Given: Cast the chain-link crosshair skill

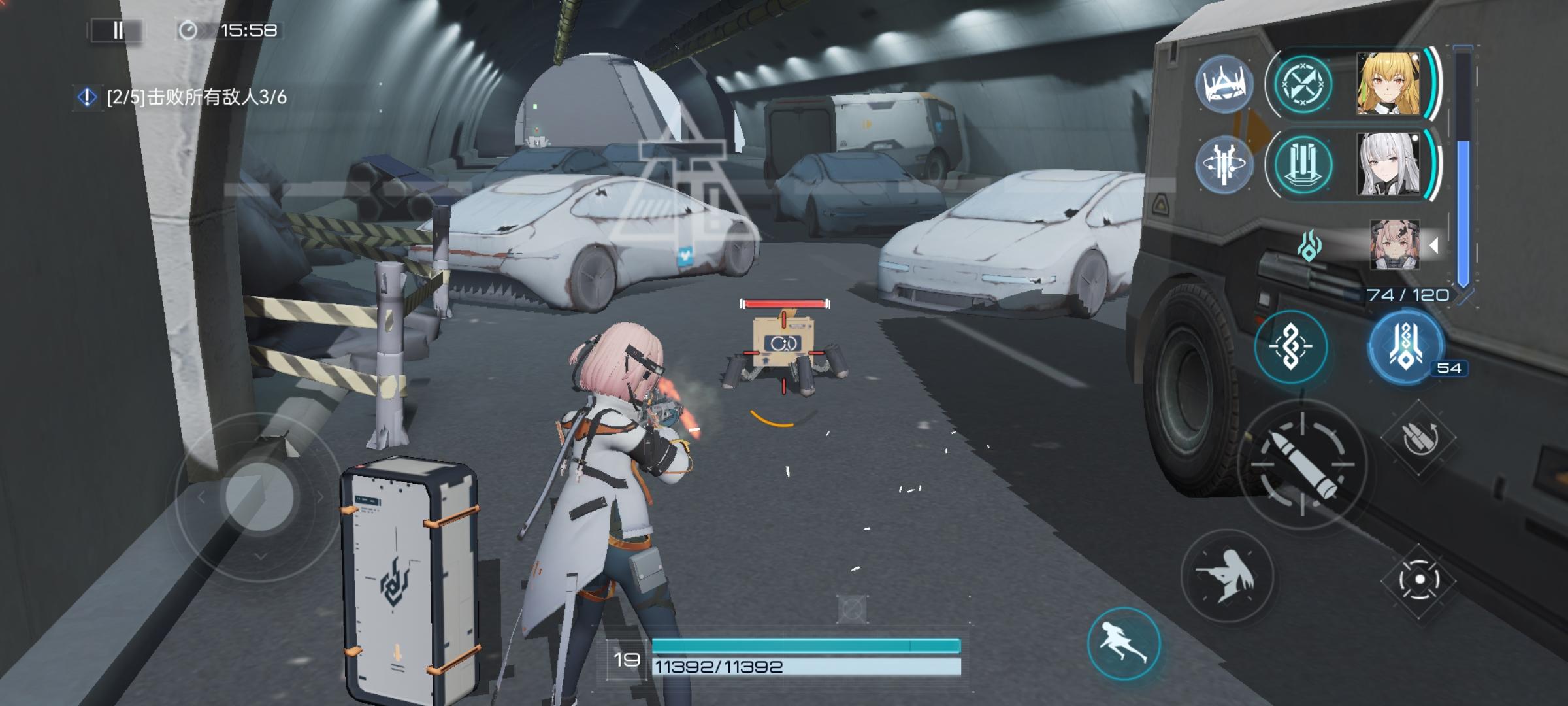Looking at the screenshot, I should (x=1291, y=346).
